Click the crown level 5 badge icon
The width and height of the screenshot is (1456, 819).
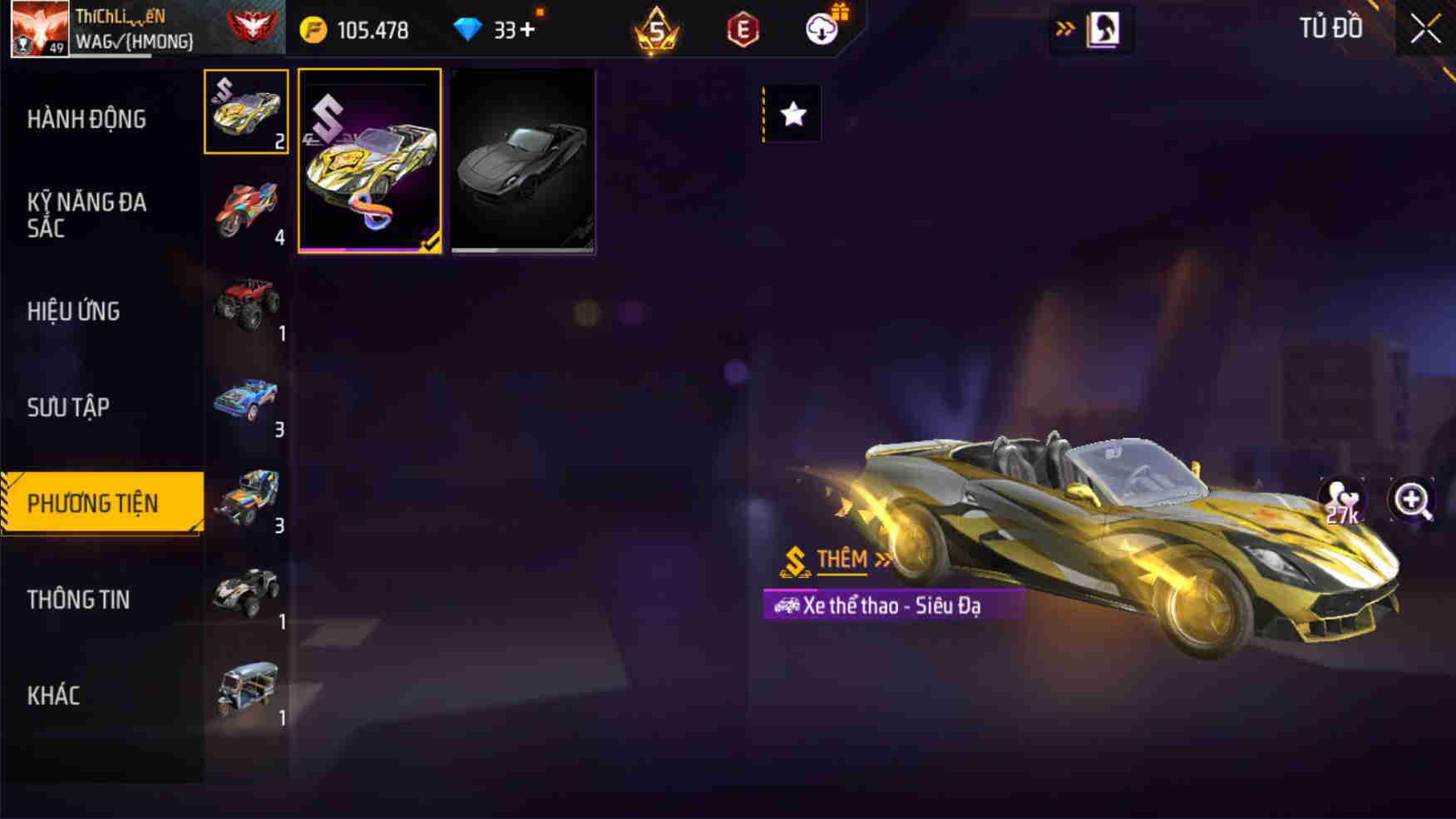(657, 29)
